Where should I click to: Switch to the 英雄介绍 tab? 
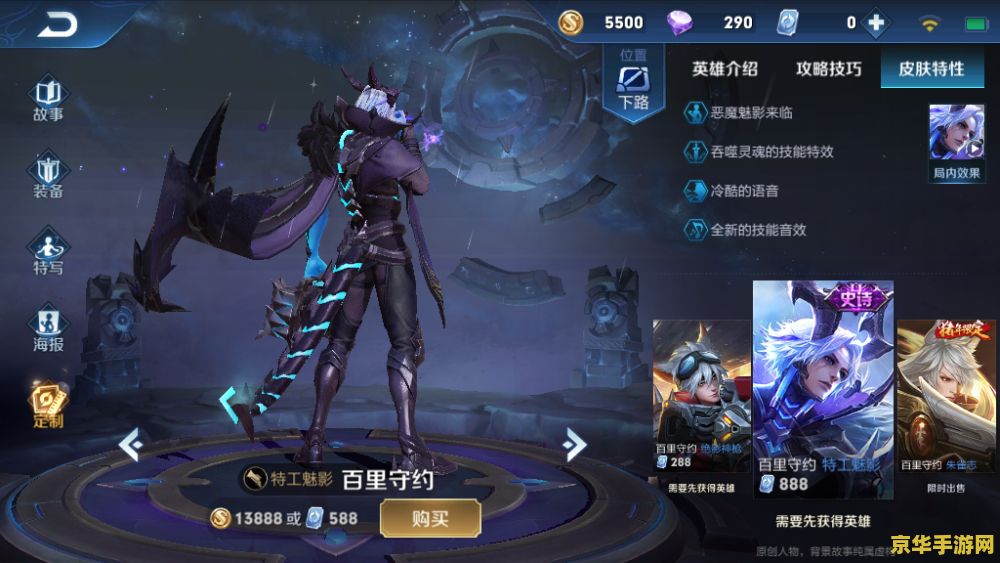tap(725, 69)
